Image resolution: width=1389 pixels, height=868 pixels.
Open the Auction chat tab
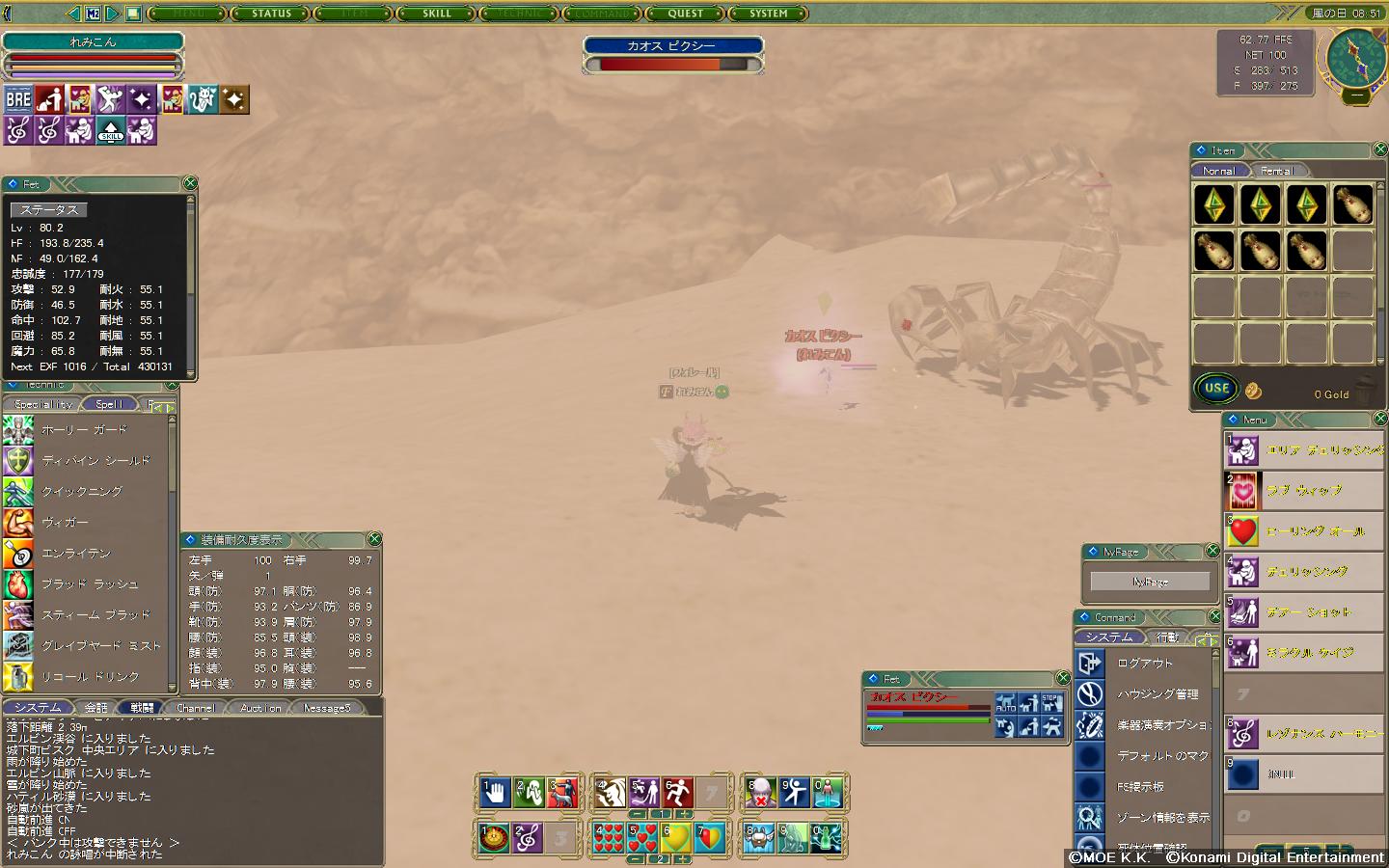(260, 708)
